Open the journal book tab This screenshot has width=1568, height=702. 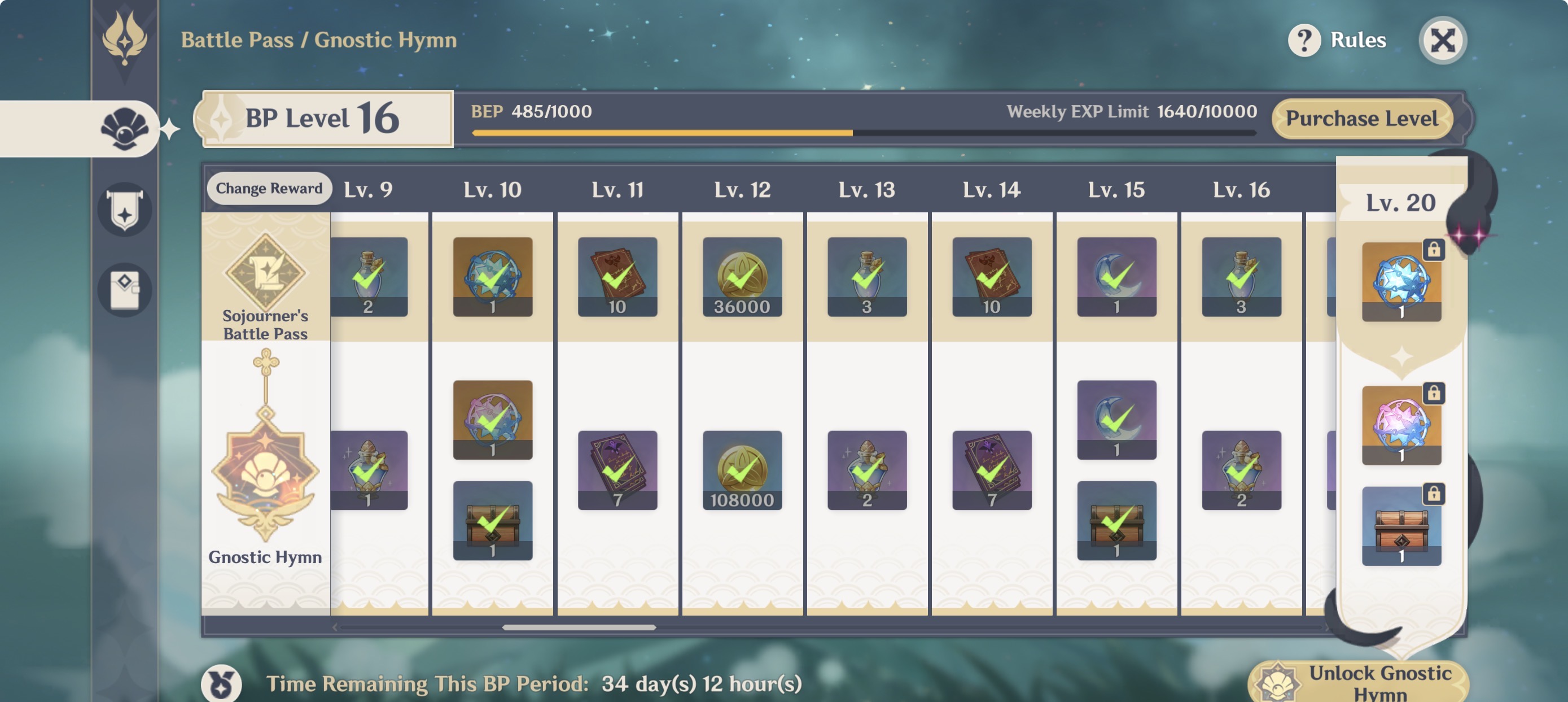124,290
